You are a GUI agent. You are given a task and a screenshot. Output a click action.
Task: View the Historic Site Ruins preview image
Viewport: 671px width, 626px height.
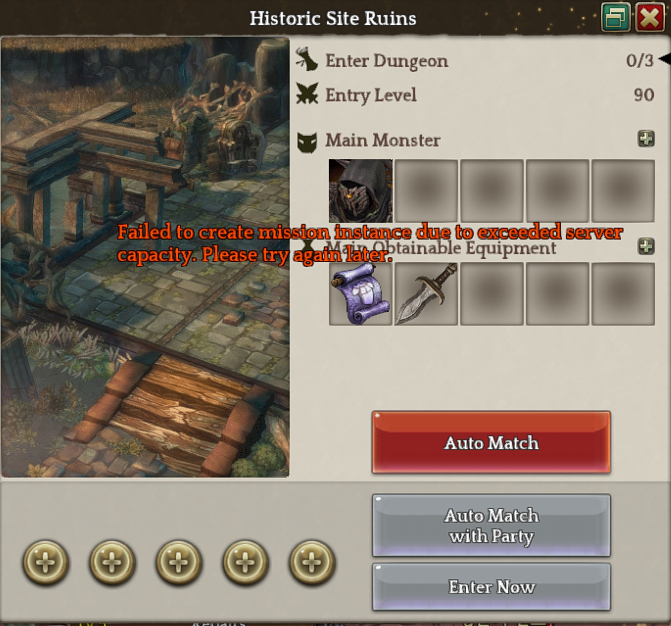(145, 257)
